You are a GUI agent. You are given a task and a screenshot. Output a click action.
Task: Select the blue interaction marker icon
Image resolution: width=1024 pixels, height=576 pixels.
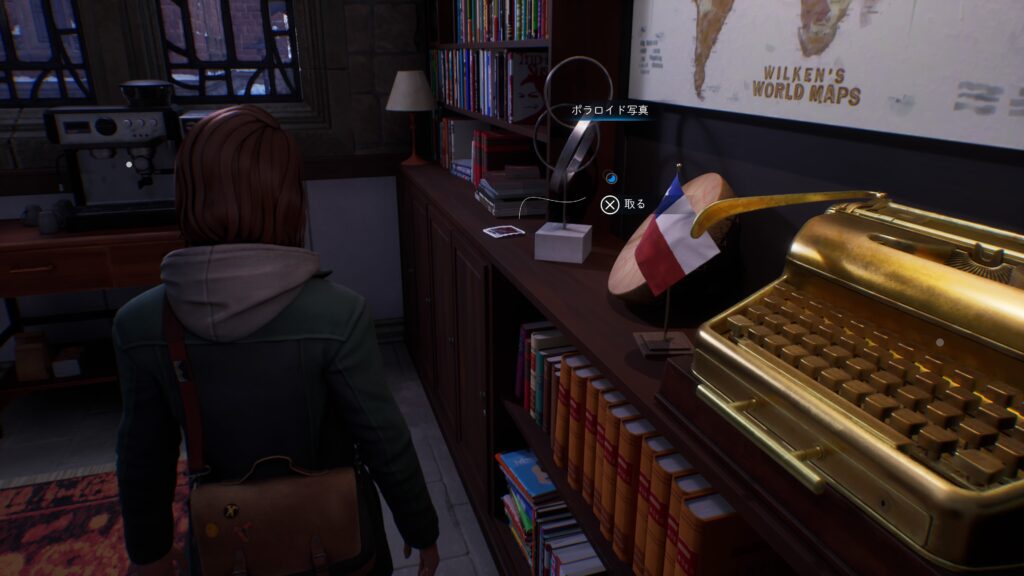coord(611,179)
